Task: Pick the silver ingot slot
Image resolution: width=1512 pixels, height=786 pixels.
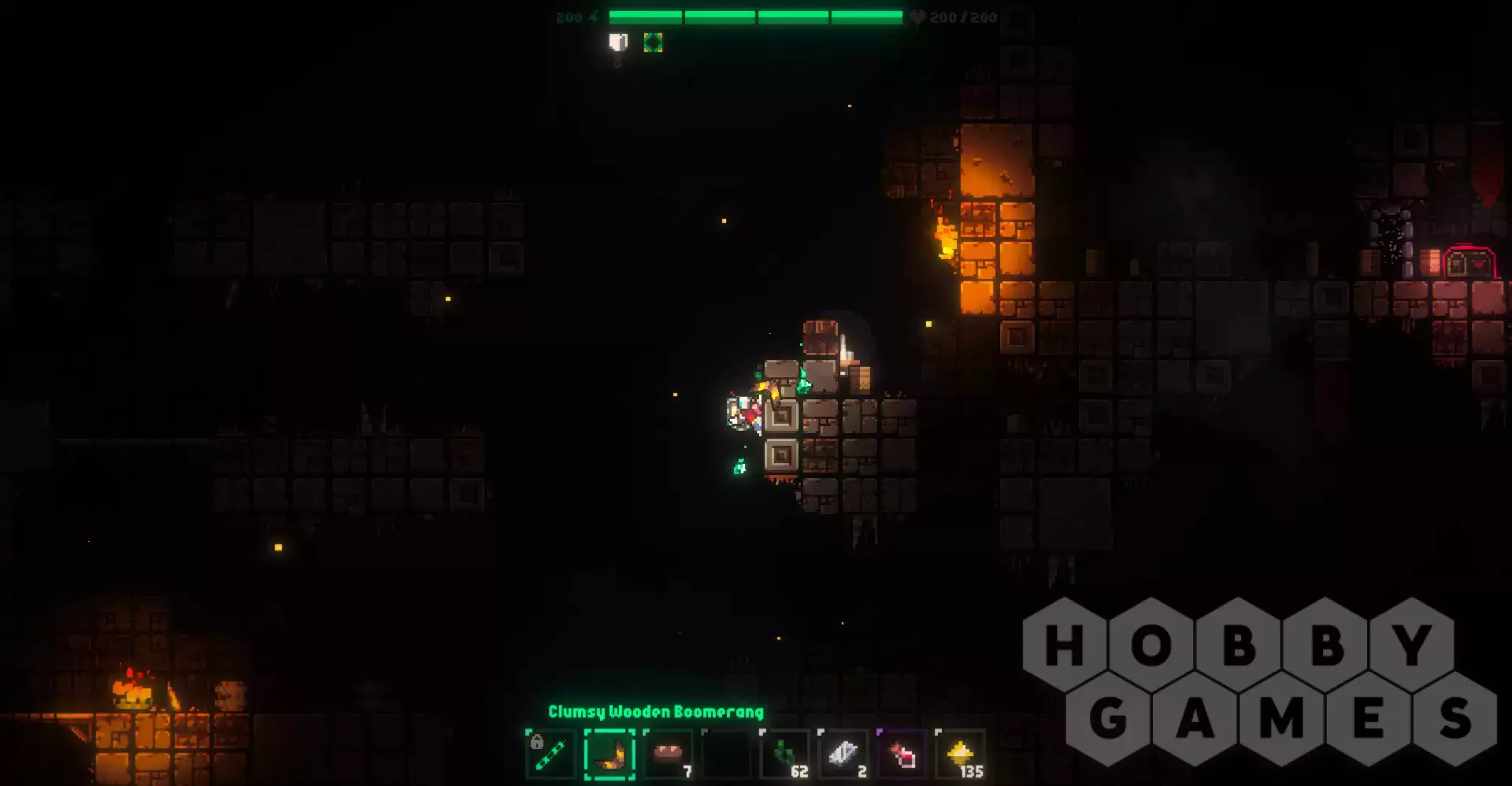Action: point(843,754)
